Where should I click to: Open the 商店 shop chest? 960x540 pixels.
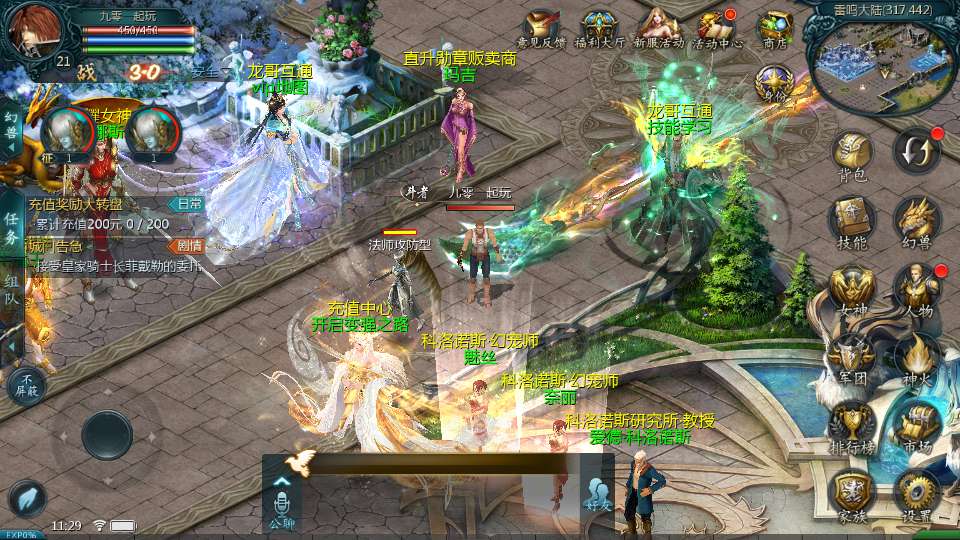775,28
